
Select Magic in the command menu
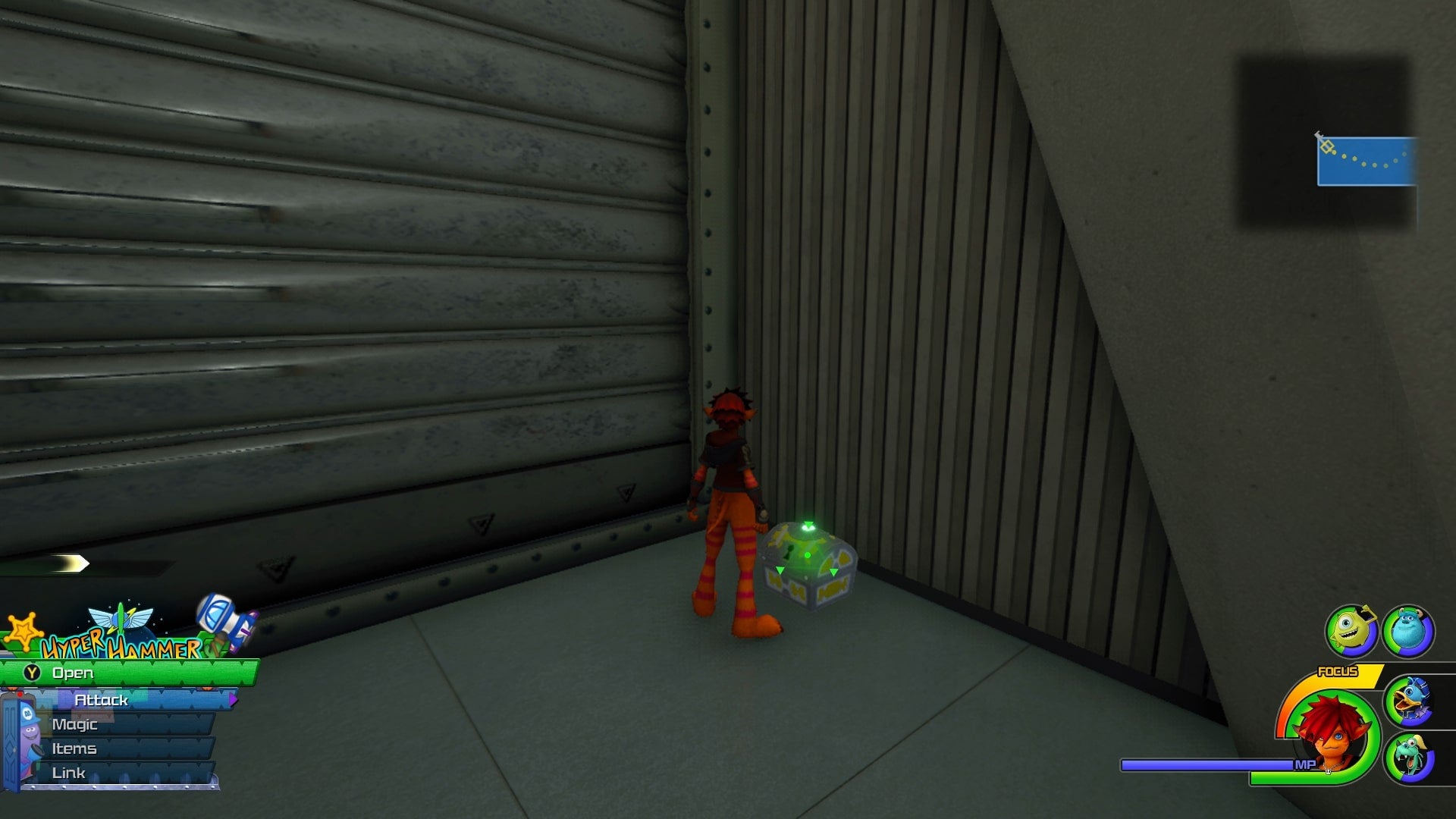pyautogui.click(x=76, y=724)
